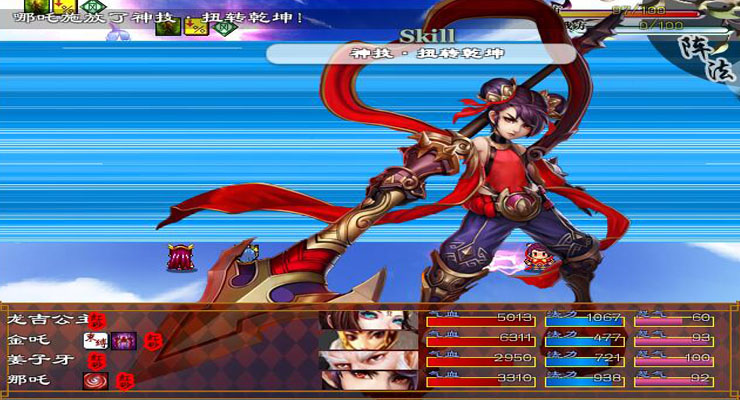Choose 姜子牙 name in the party list

tap(36, 359)
